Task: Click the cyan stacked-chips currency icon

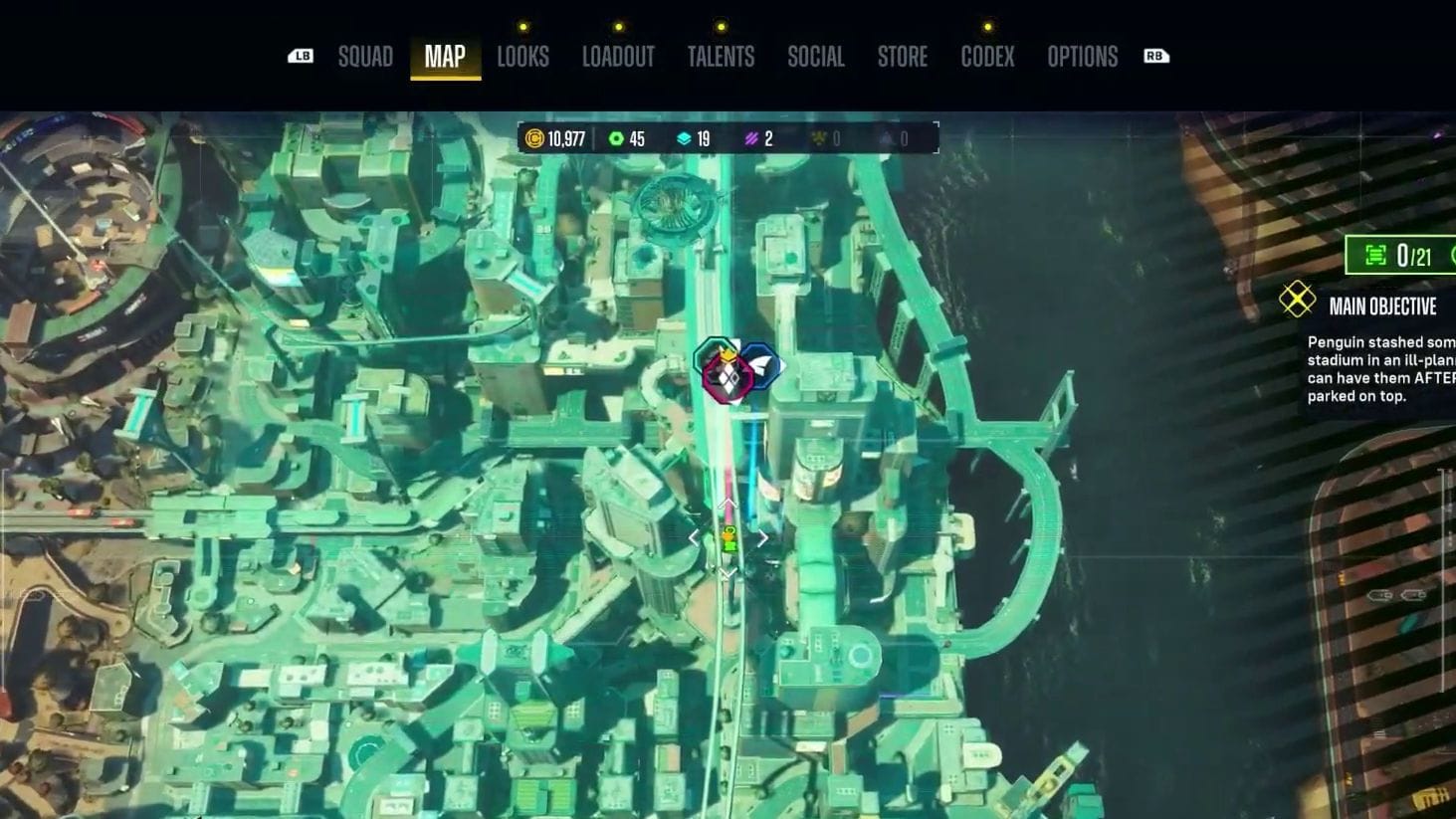Action: [683, 139]
